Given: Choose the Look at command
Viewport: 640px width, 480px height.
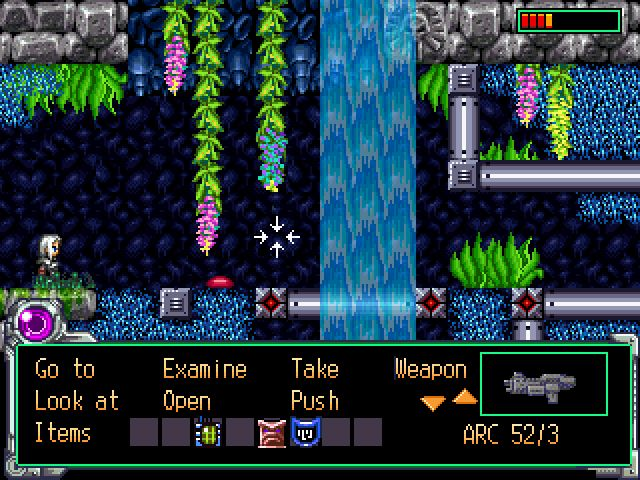Looking at the screenshot, I should pyautogui.click(x=76, y=401).
